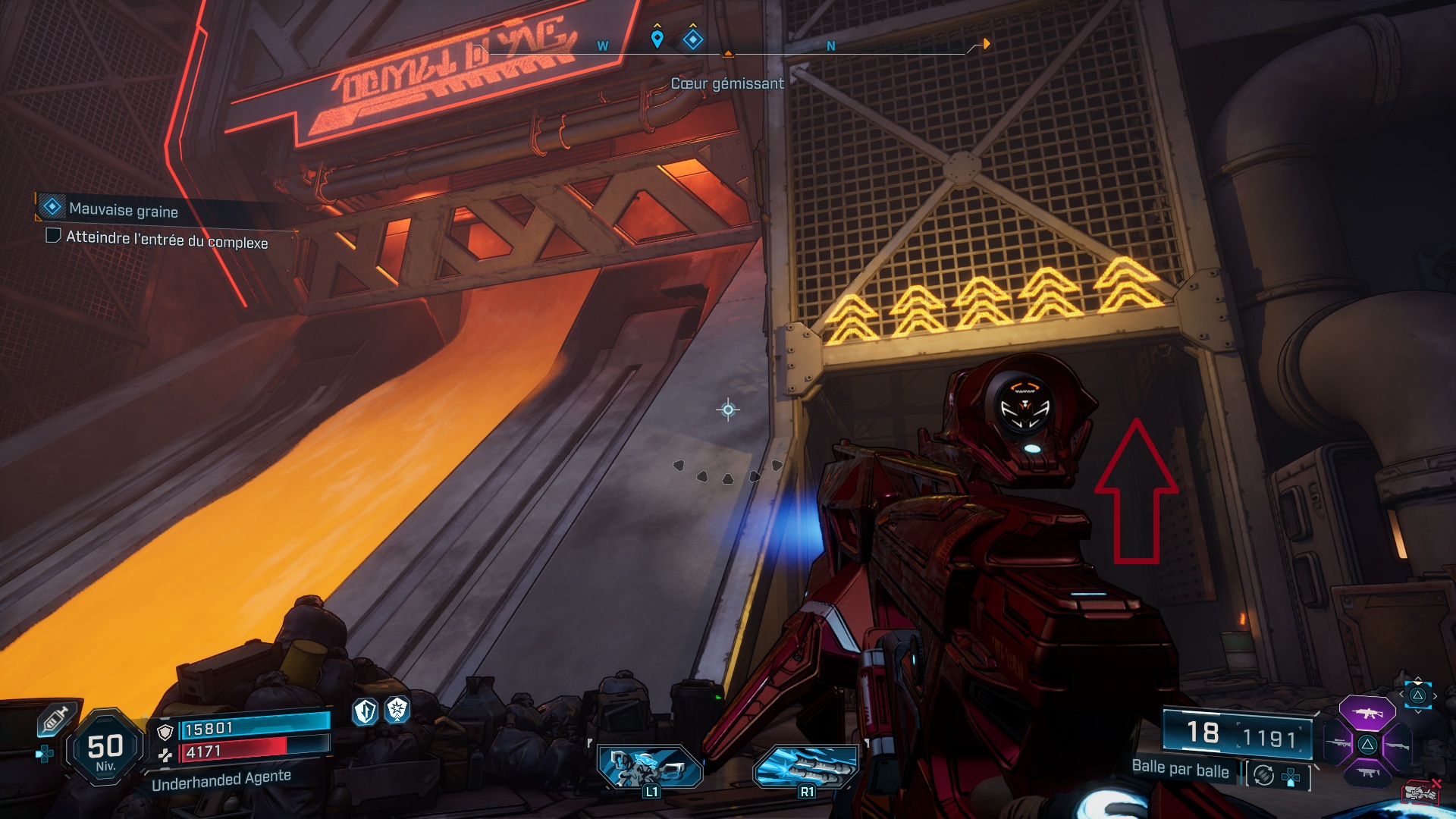
Task: Click the left chevron beside the weapon swap widget
Action: 1402,694
